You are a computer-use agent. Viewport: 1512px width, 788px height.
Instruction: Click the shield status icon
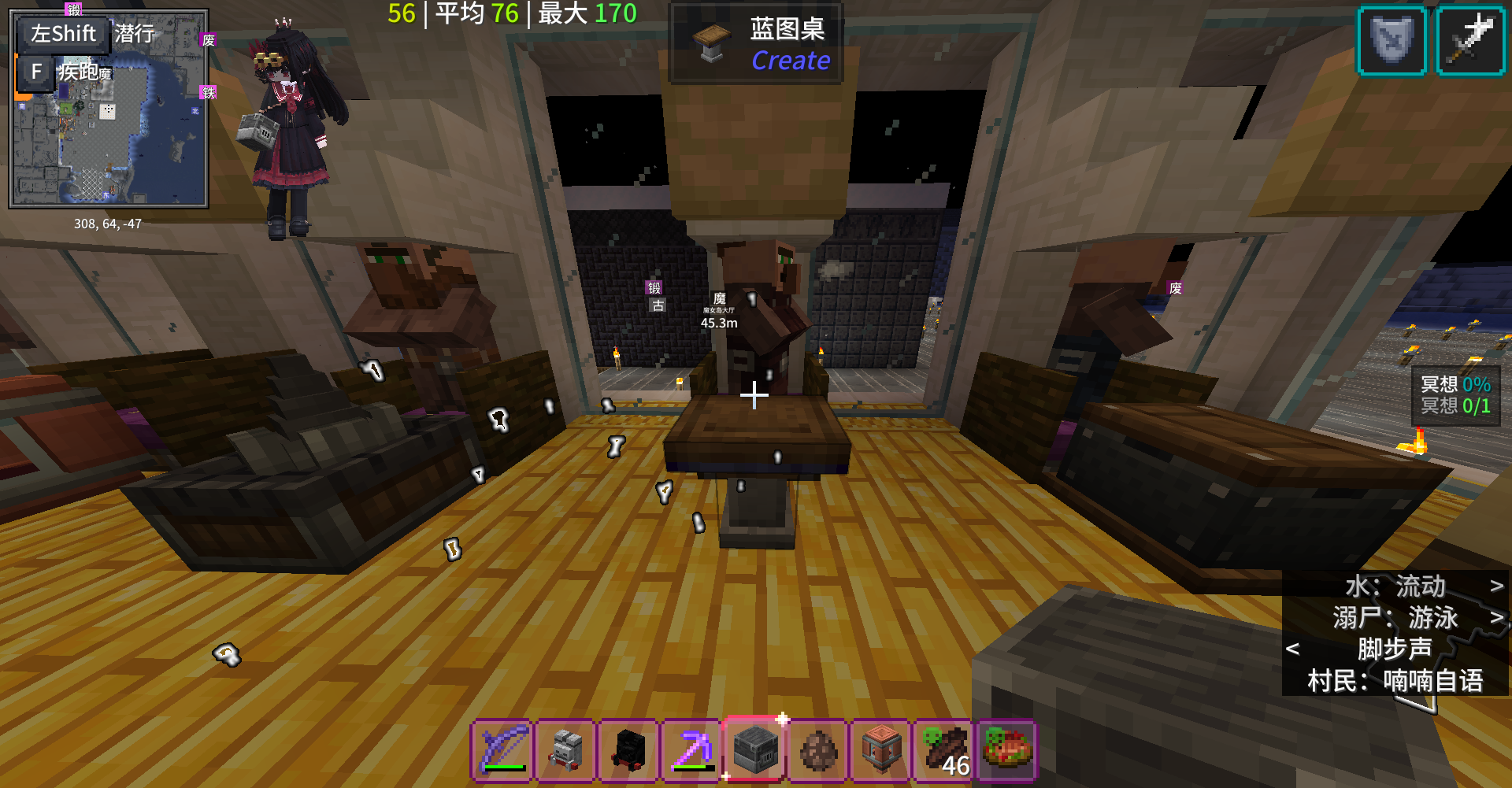click(x=1392, y=41)
